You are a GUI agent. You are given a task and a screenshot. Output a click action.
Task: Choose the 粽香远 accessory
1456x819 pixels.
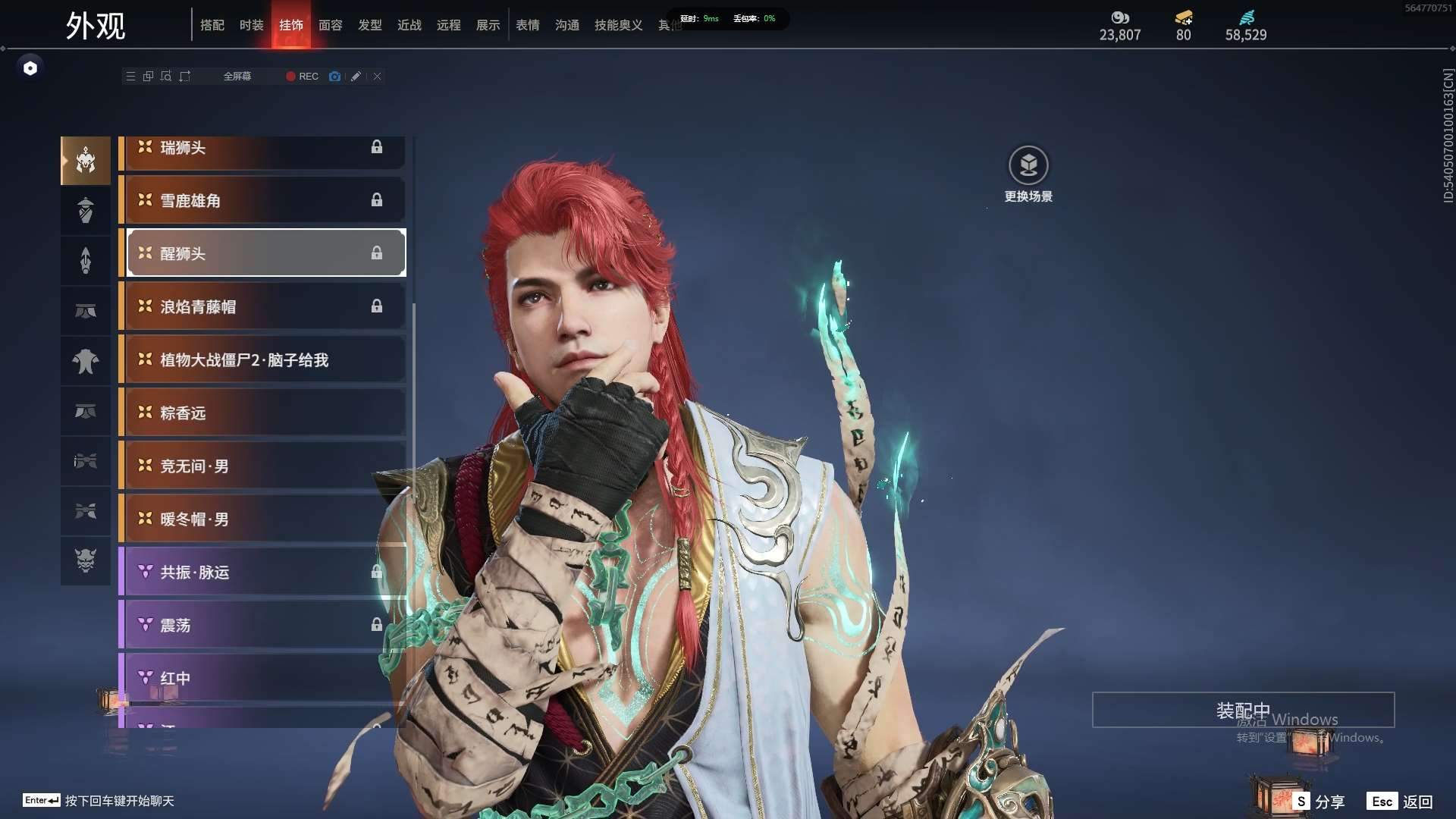pyautogui.click(x=262, y=413)
